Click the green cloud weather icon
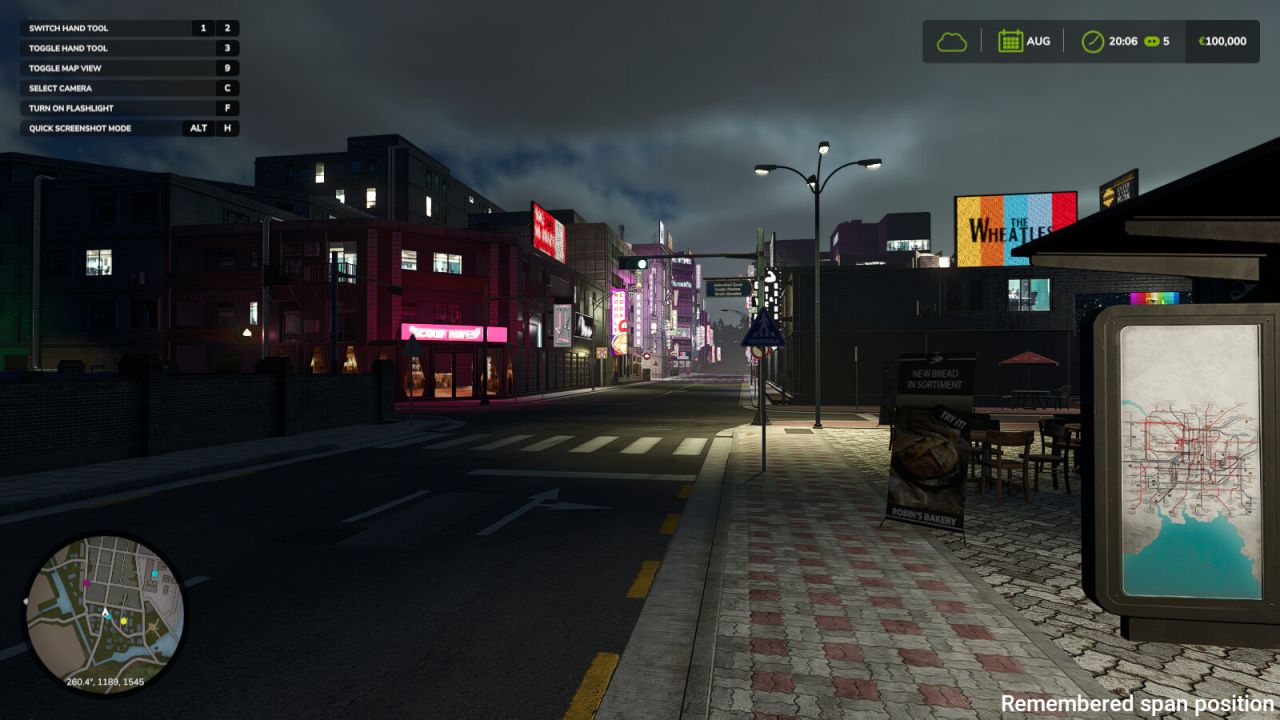This screenshot has width=1280, height=720. tap(951, 41)
